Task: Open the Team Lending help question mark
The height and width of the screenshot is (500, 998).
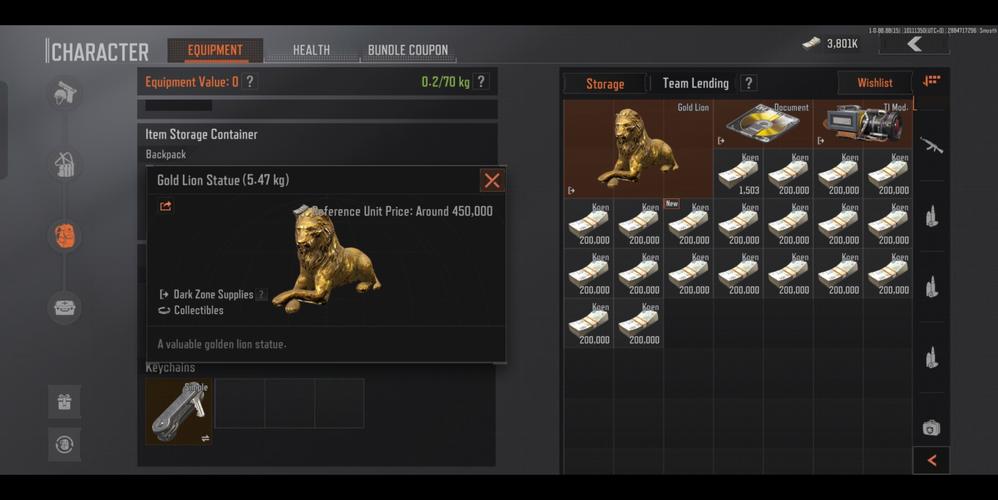Action: 748,84
